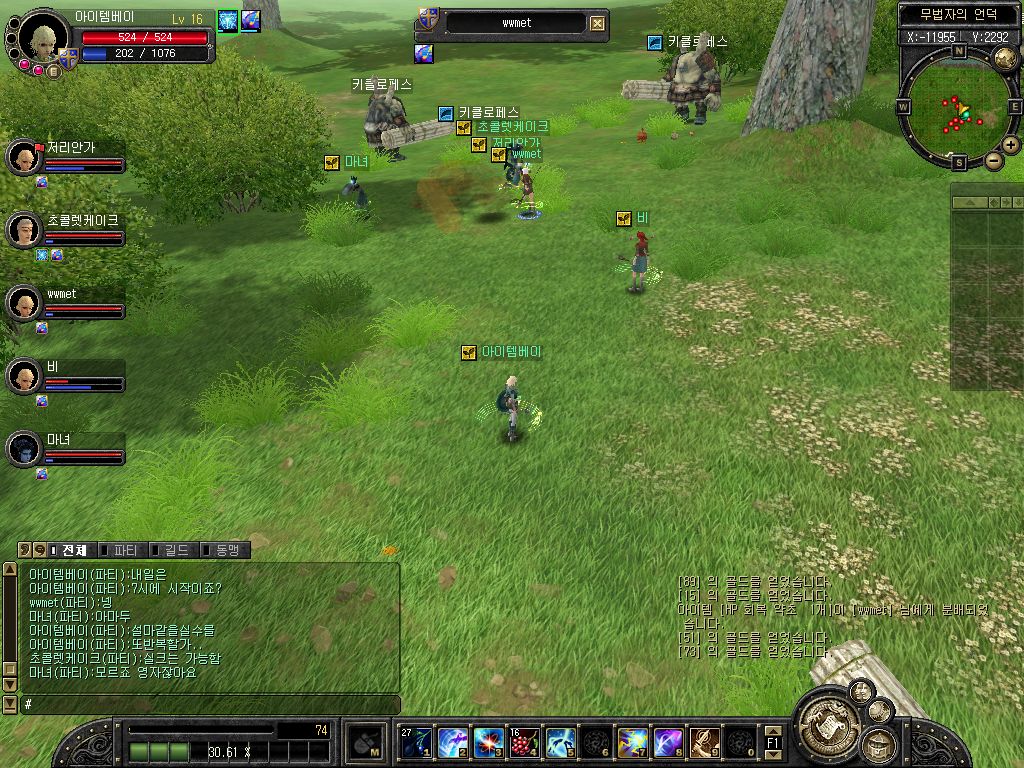Select party member 마녀 portrait

[22, 449]
